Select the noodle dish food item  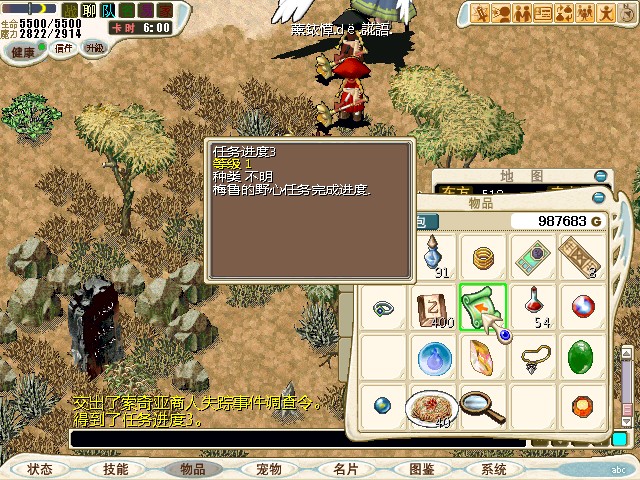pyautogui.click(x=431, y=405)
